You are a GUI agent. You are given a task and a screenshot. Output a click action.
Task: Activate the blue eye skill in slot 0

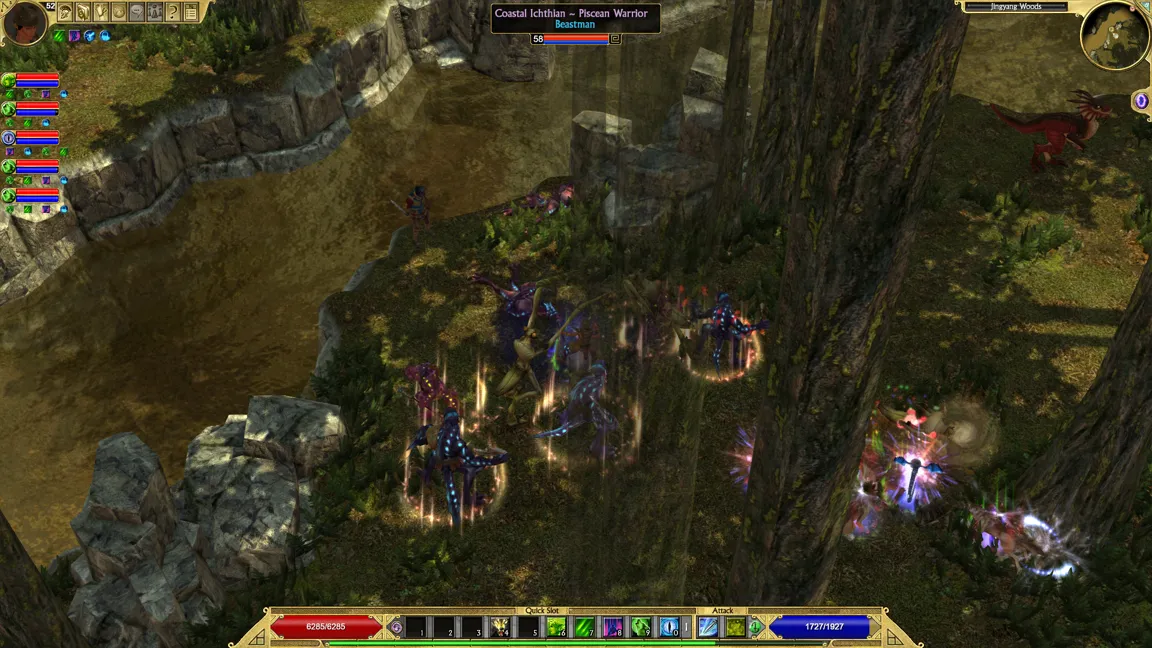[669, 627]
